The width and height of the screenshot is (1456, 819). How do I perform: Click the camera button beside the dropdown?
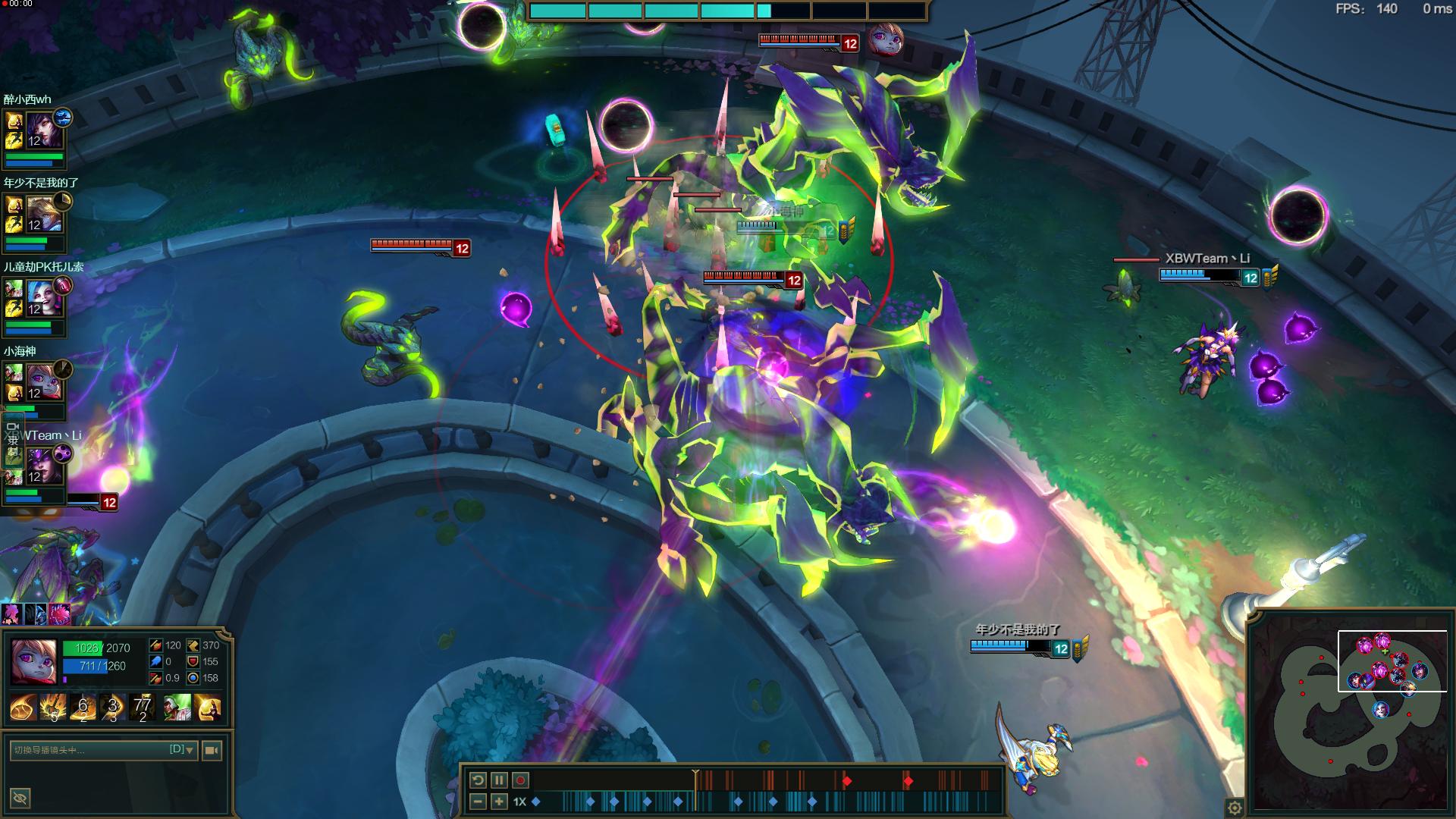(212, 750)
